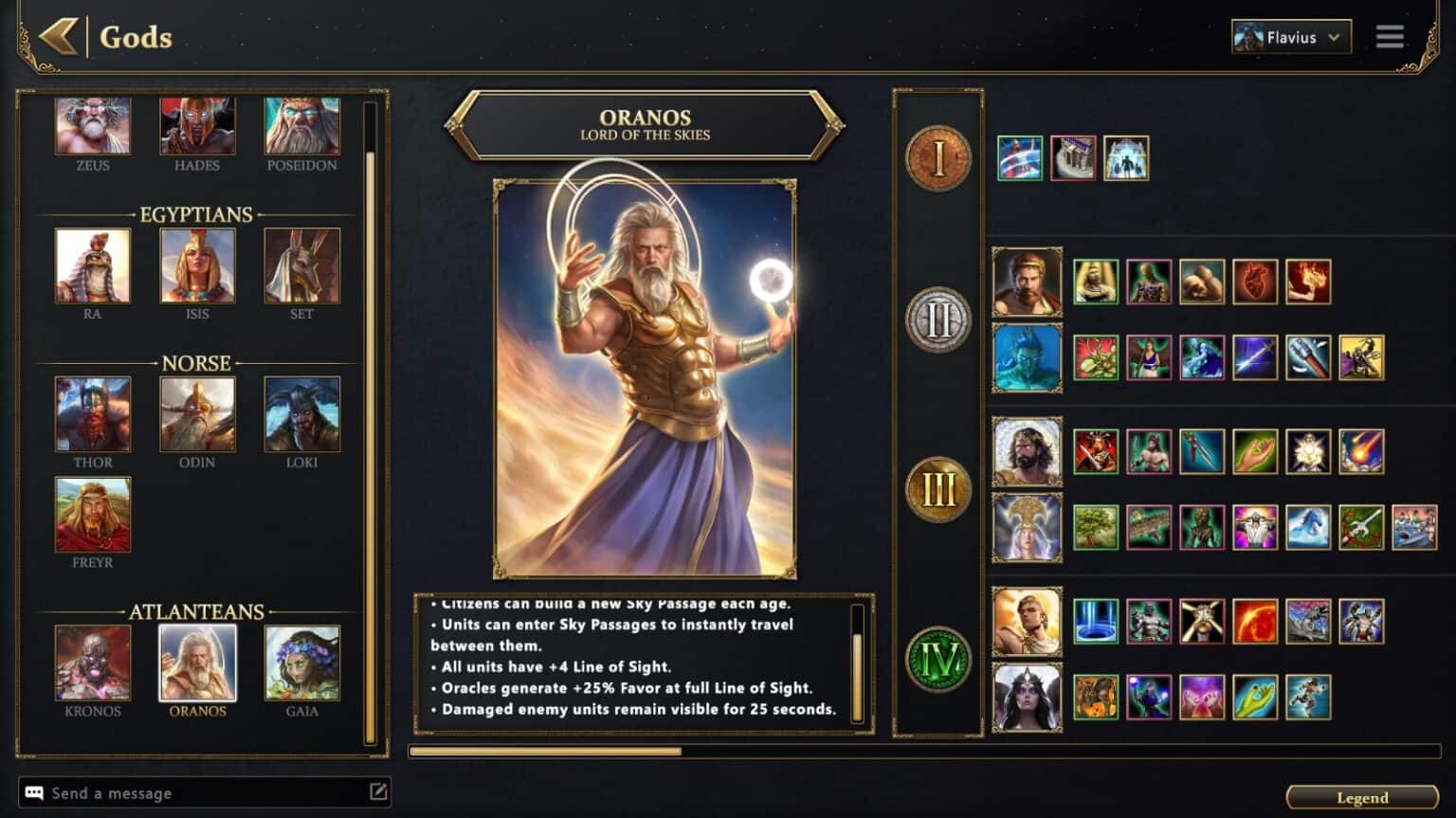Choose the Gaia portrait

pyautogui.click(x=301, y=663)
